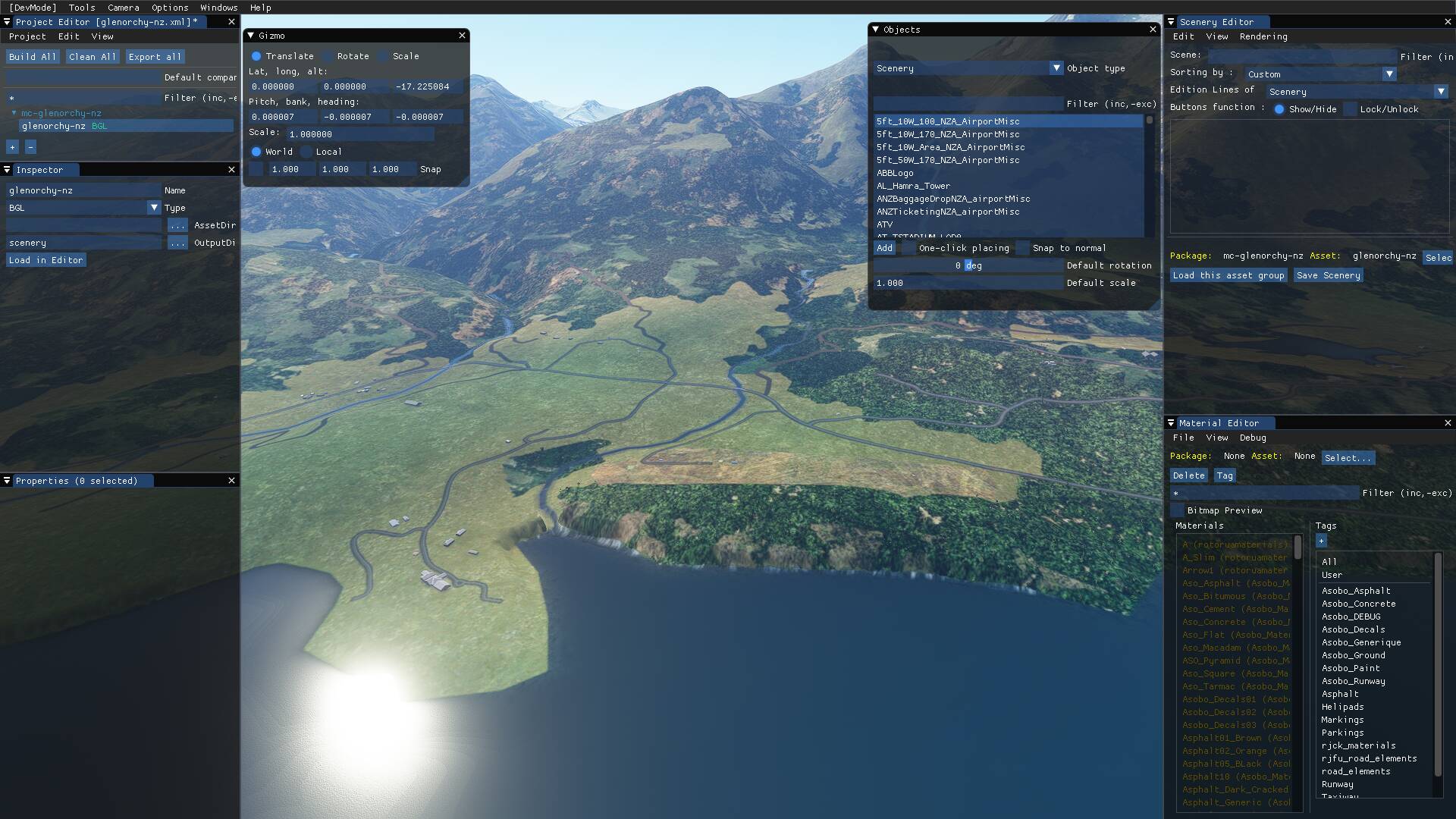Viewport: 1456px width, 819px height.
Task: Switch gizmo to Scale mode
Action: click(383, 56)
